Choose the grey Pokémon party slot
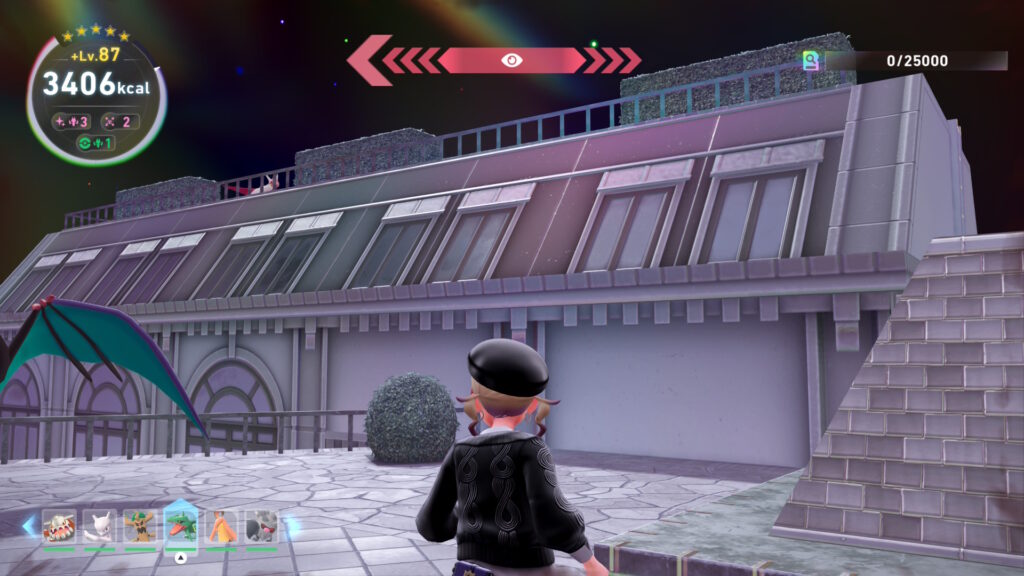 pyautogui.click(x=262, y=525)
